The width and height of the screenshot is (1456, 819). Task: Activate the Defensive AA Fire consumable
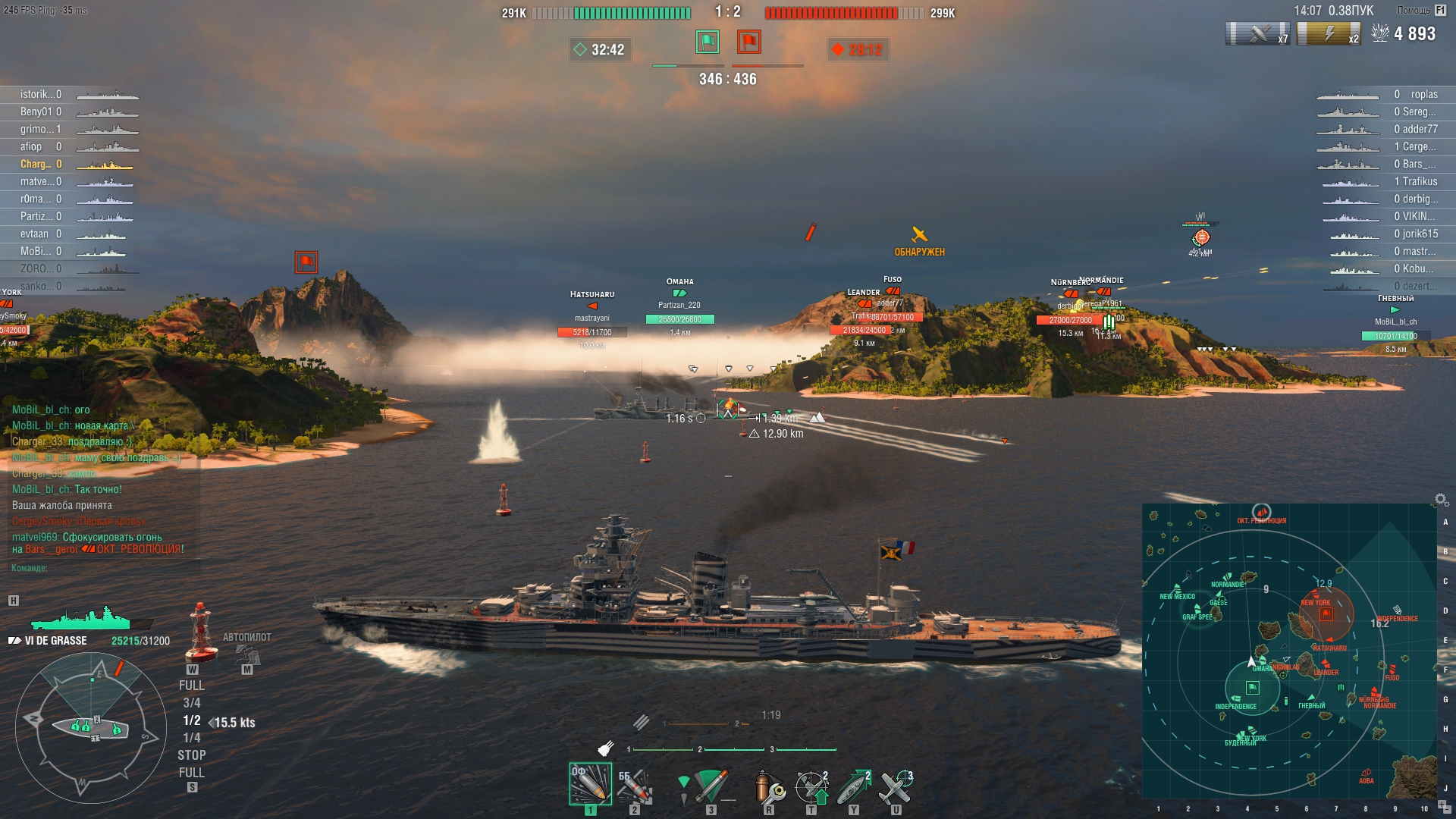click(811, 786)
